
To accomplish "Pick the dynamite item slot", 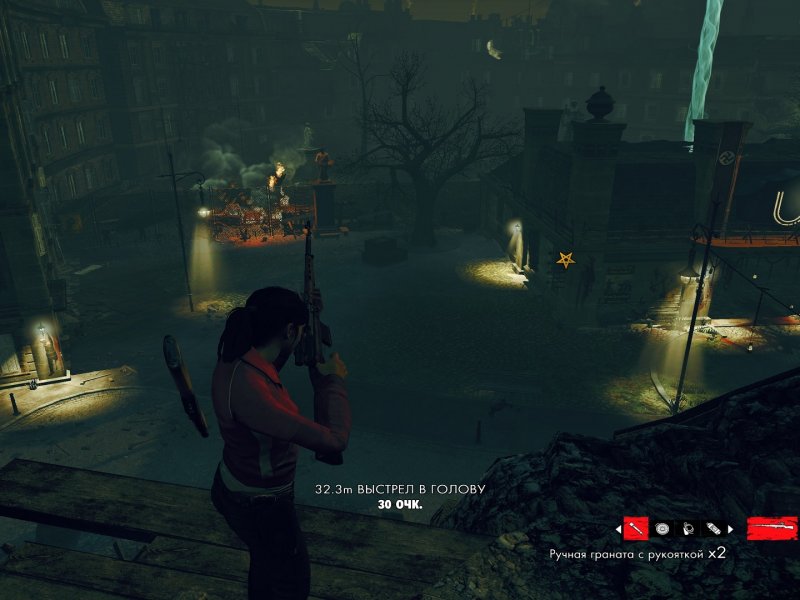I will tap(713, 528).
